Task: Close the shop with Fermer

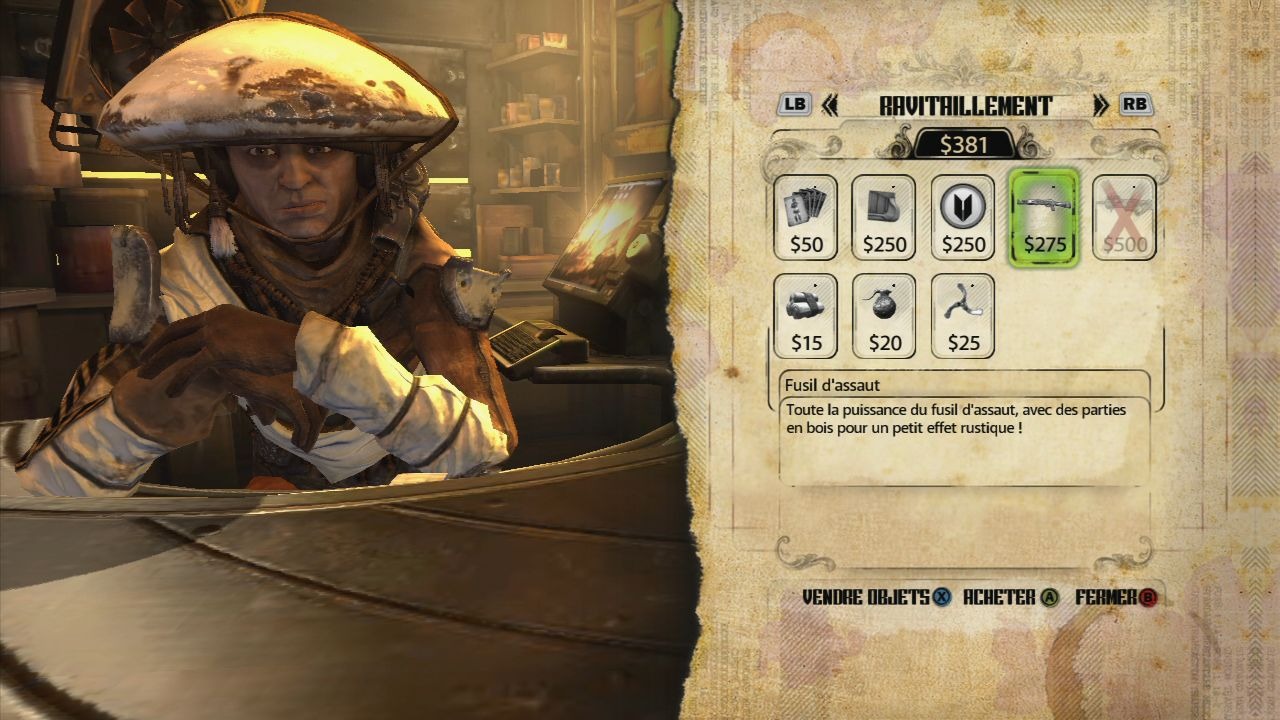Action: [1116, 598]
